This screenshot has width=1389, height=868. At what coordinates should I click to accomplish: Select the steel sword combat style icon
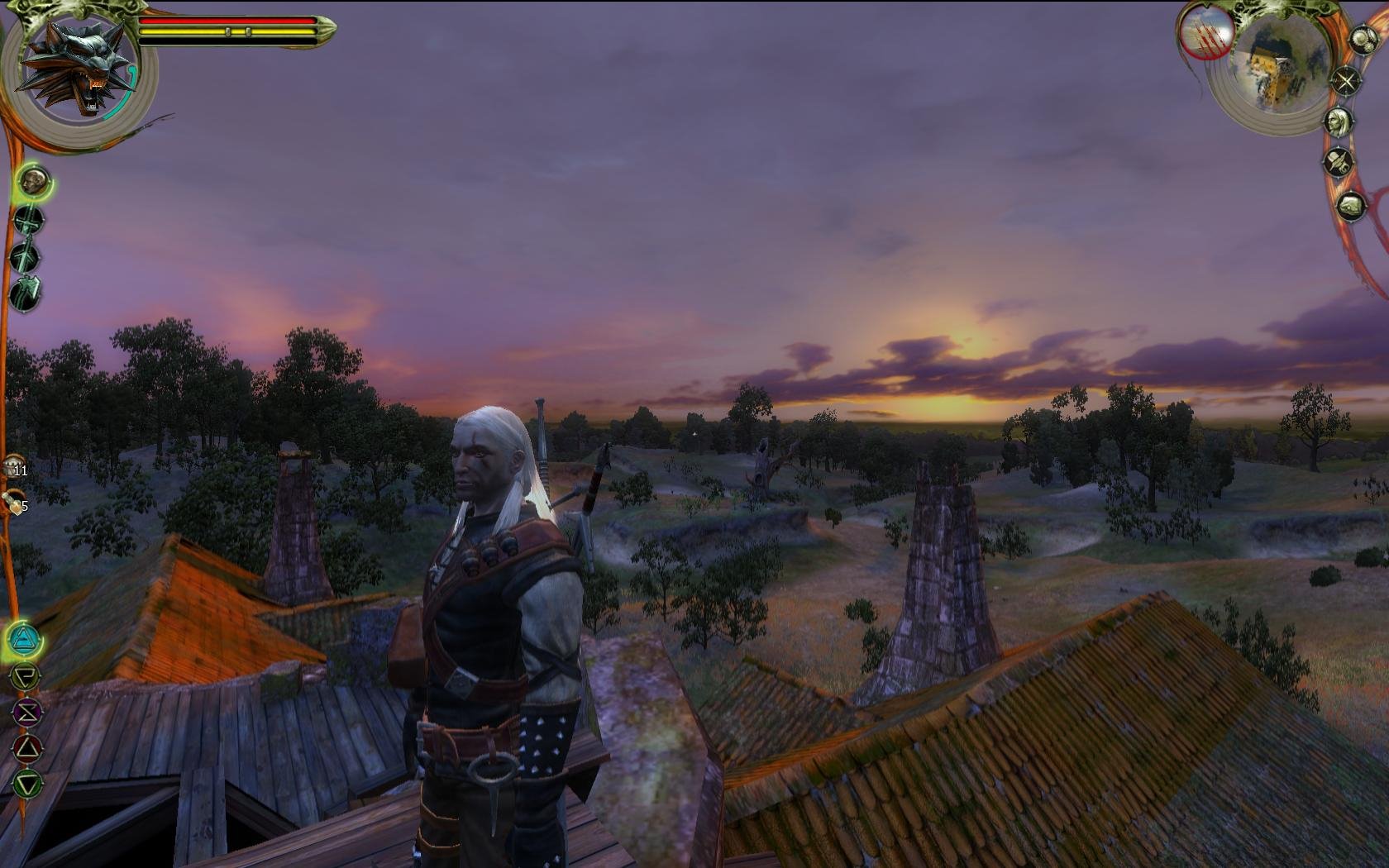[29, 222]
